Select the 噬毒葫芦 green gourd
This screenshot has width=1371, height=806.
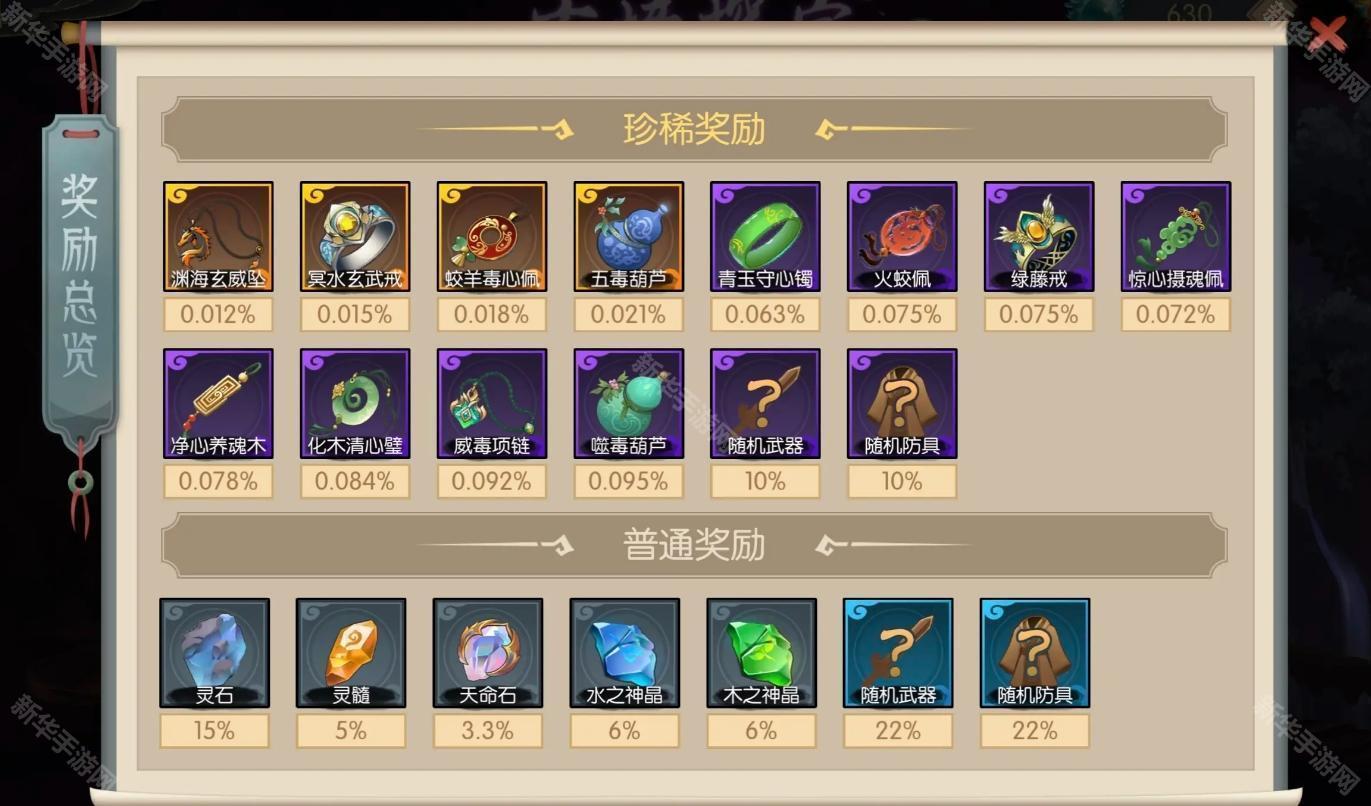629,403
